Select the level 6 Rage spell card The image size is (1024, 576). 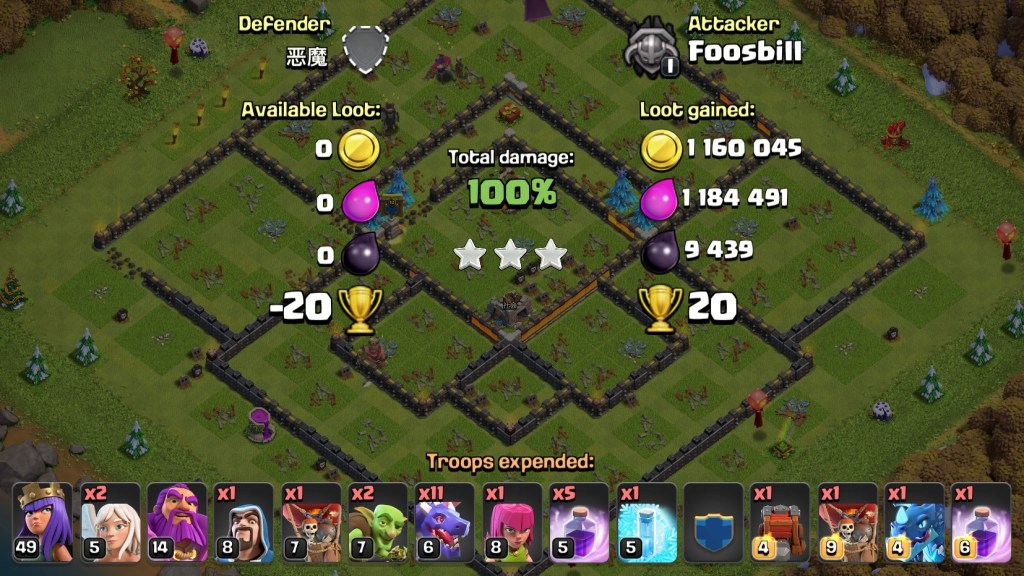pyautogui.click(x=981, y=522)
